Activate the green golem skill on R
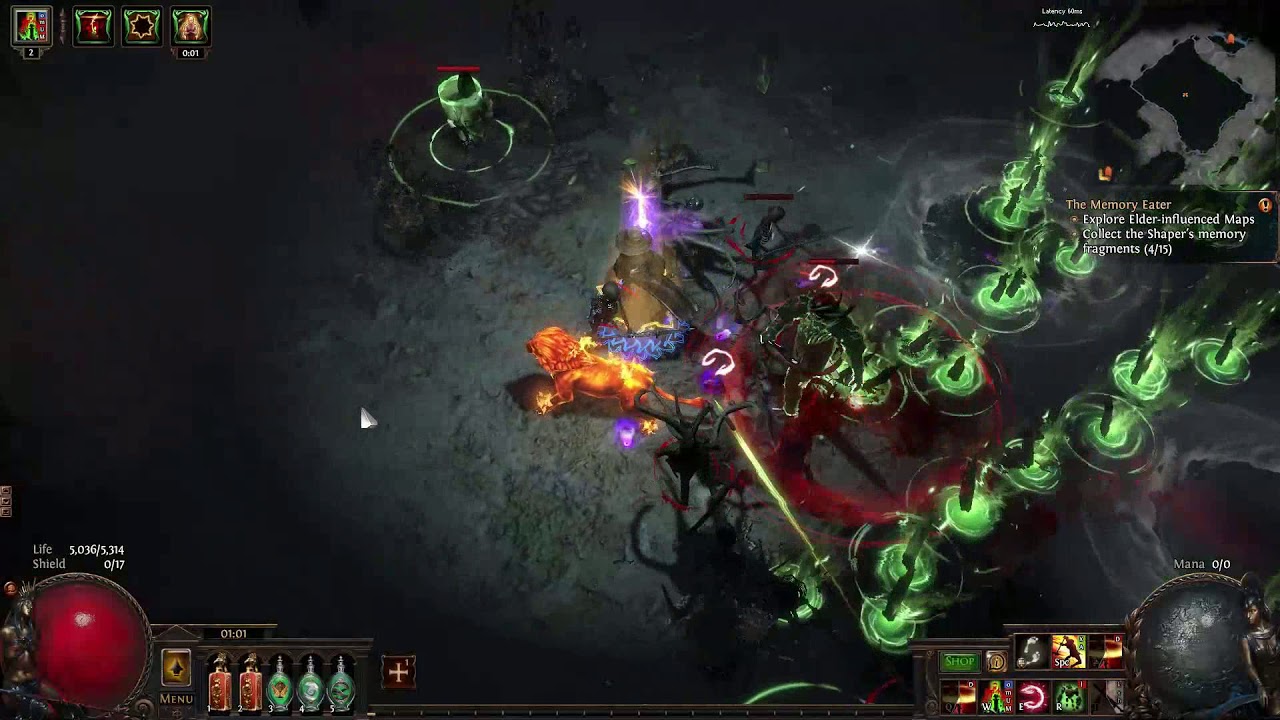 (x=1069, y=695)
